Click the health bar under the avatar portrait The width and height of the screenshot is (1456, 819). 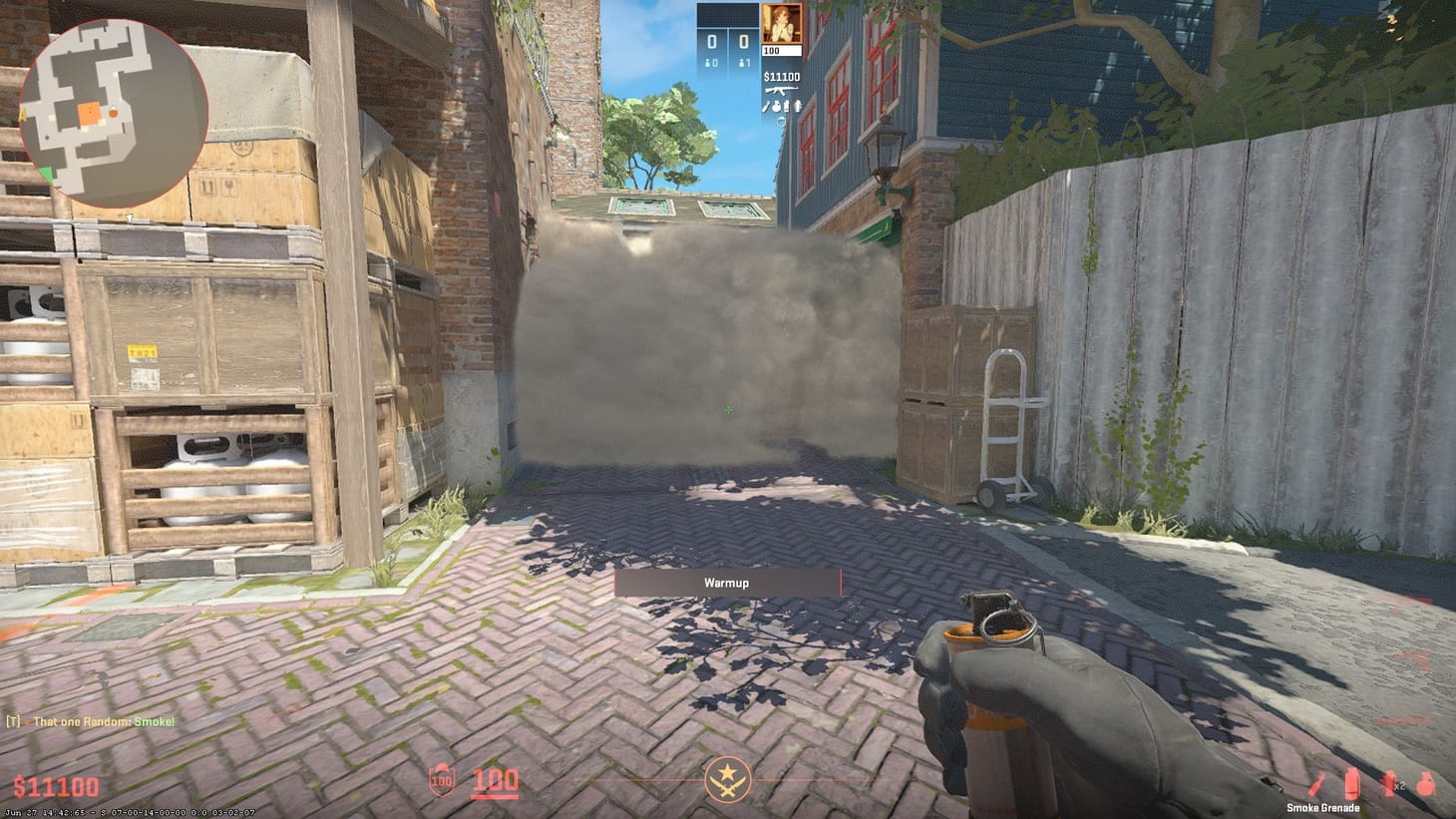click(781, 50)
